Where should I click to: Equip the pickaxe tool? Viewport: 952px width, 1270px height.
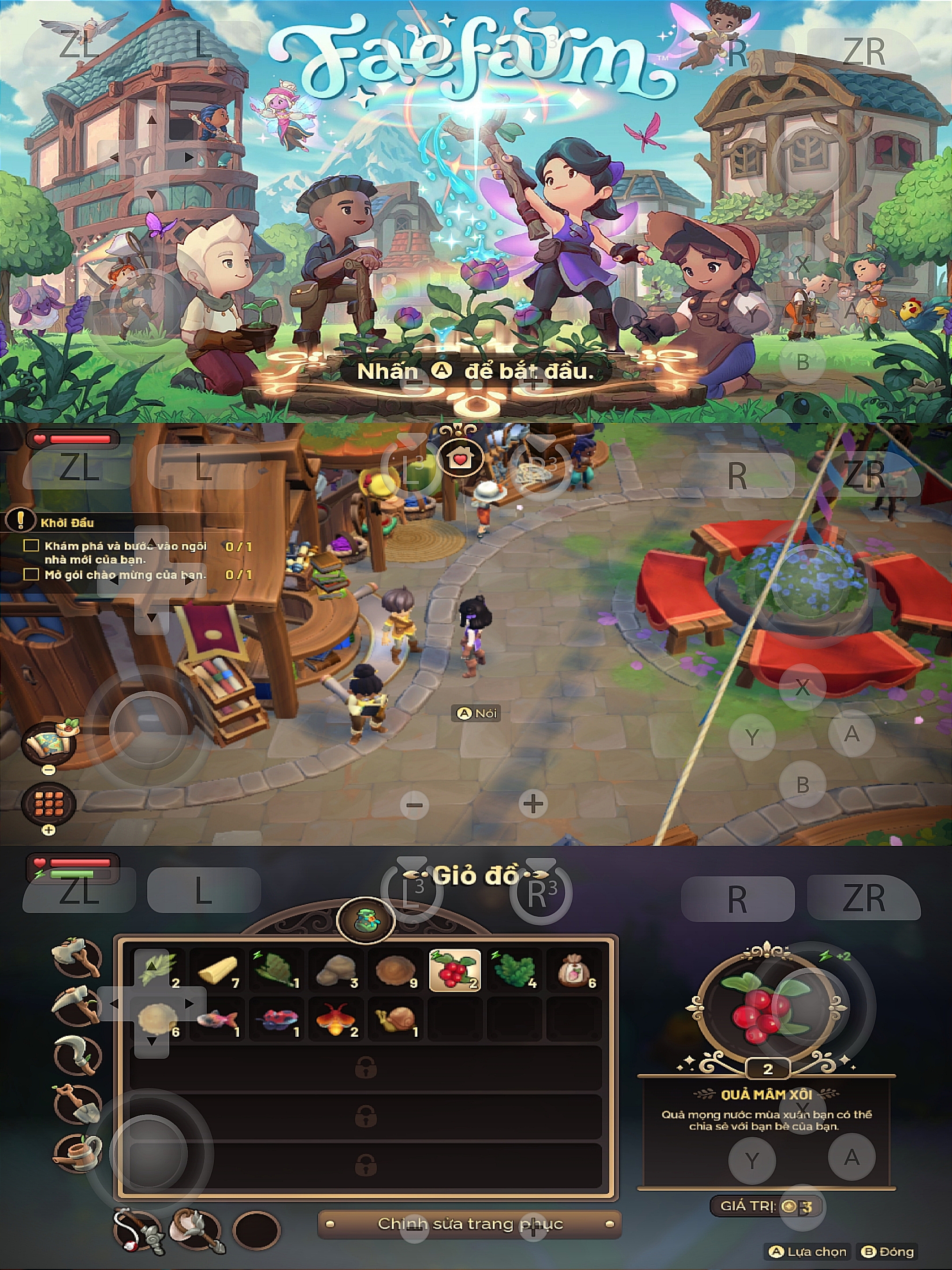(x=78, y=1004)
